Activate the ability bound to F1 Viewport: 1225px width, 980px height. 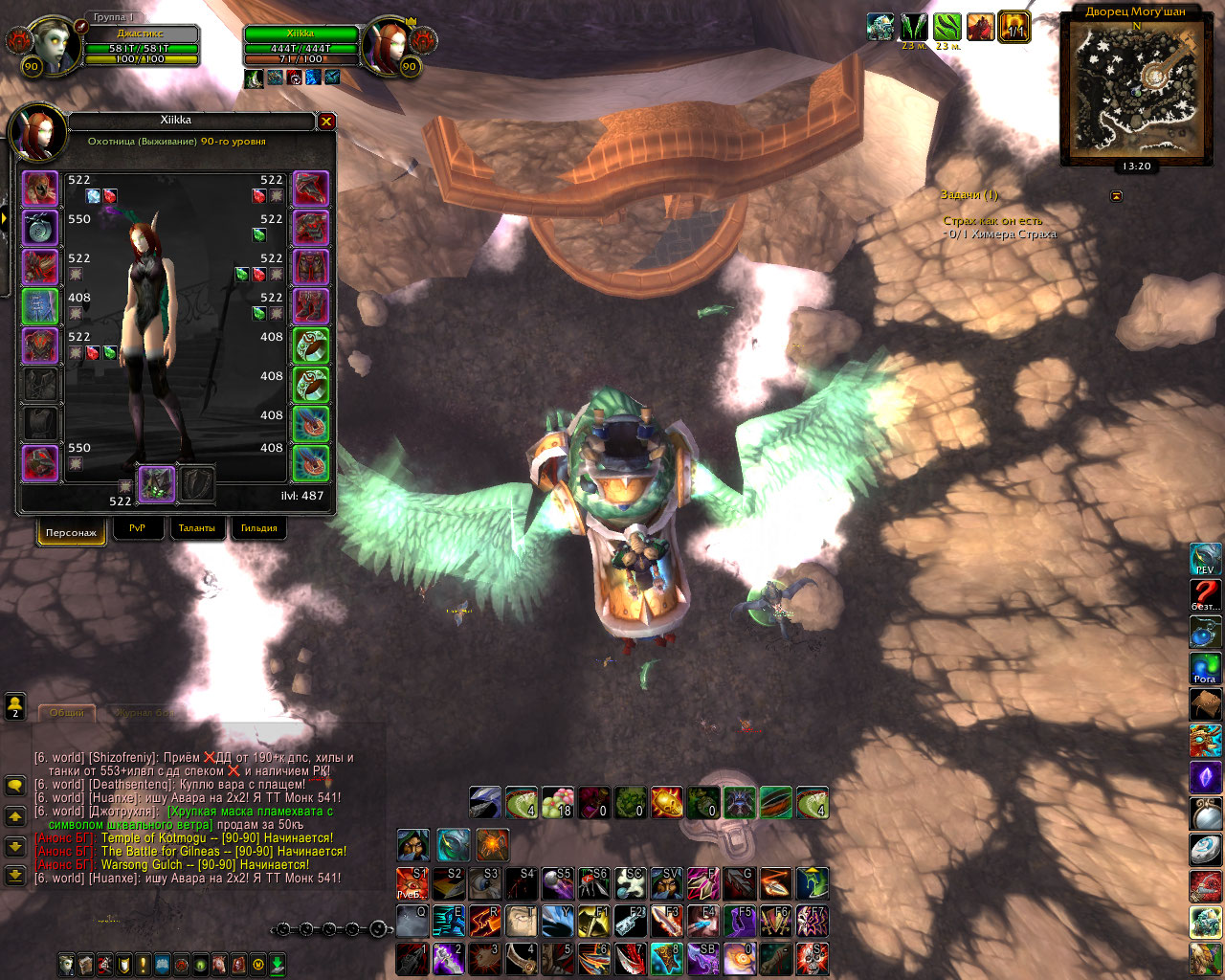[x=594, y=921]
